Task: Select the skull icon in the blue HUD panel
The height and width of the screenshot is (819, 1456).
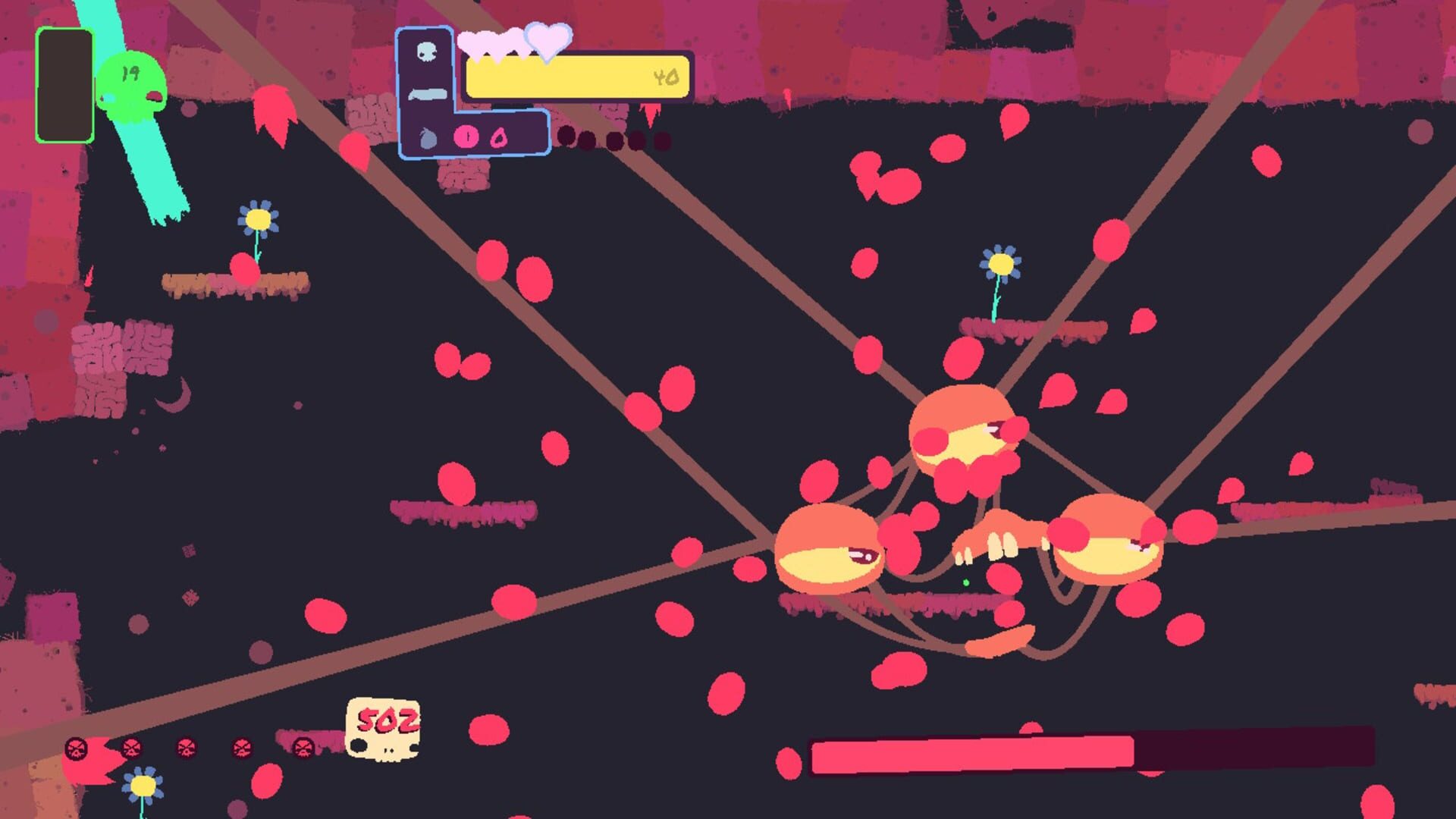Action: 428,51
